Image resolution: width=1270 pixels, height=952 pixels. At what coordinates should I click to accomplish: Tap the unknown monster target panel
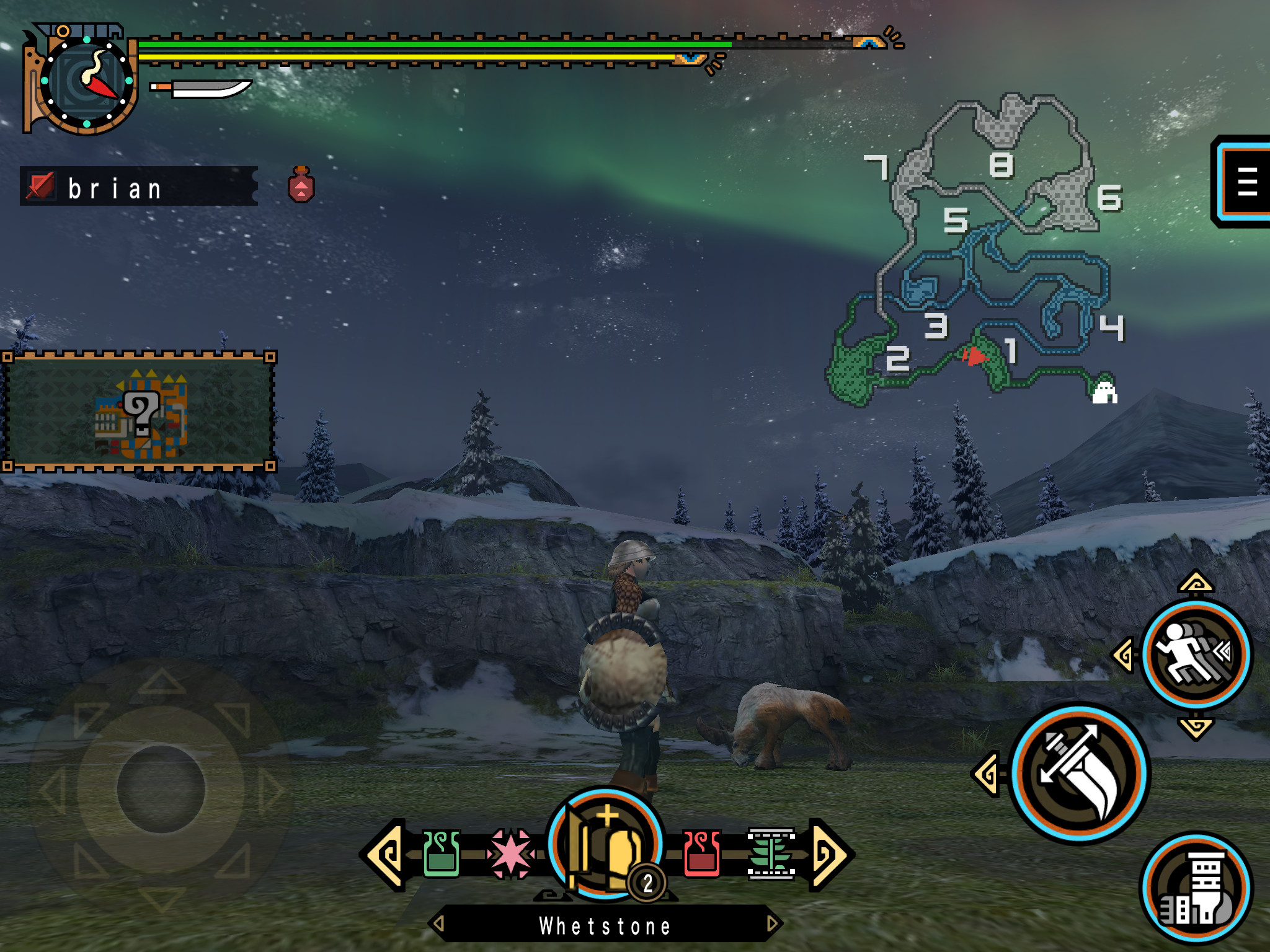pos(139,412)
